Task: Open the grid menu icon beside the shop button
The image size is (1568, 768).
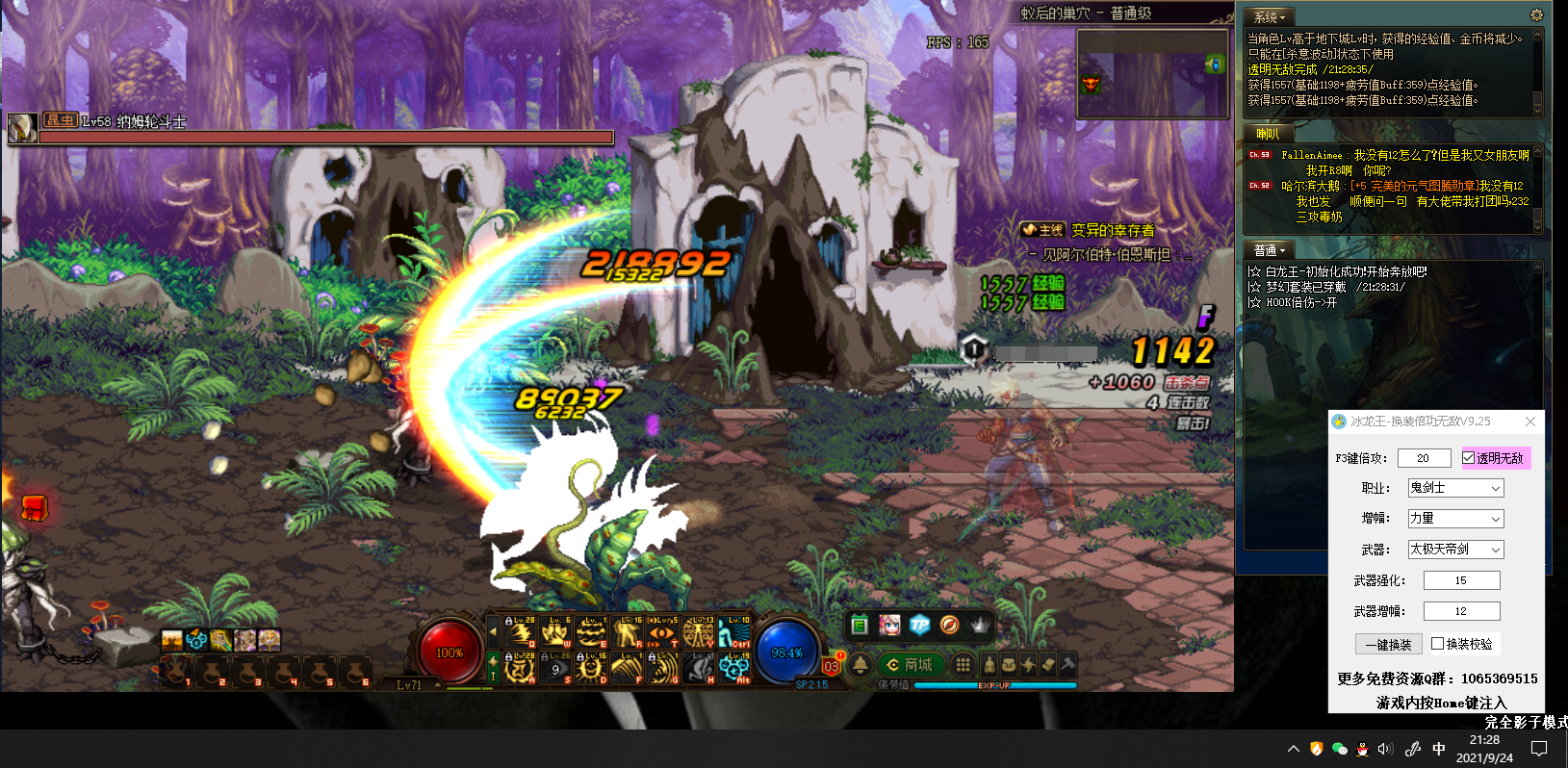Action: tap(963, 665)
